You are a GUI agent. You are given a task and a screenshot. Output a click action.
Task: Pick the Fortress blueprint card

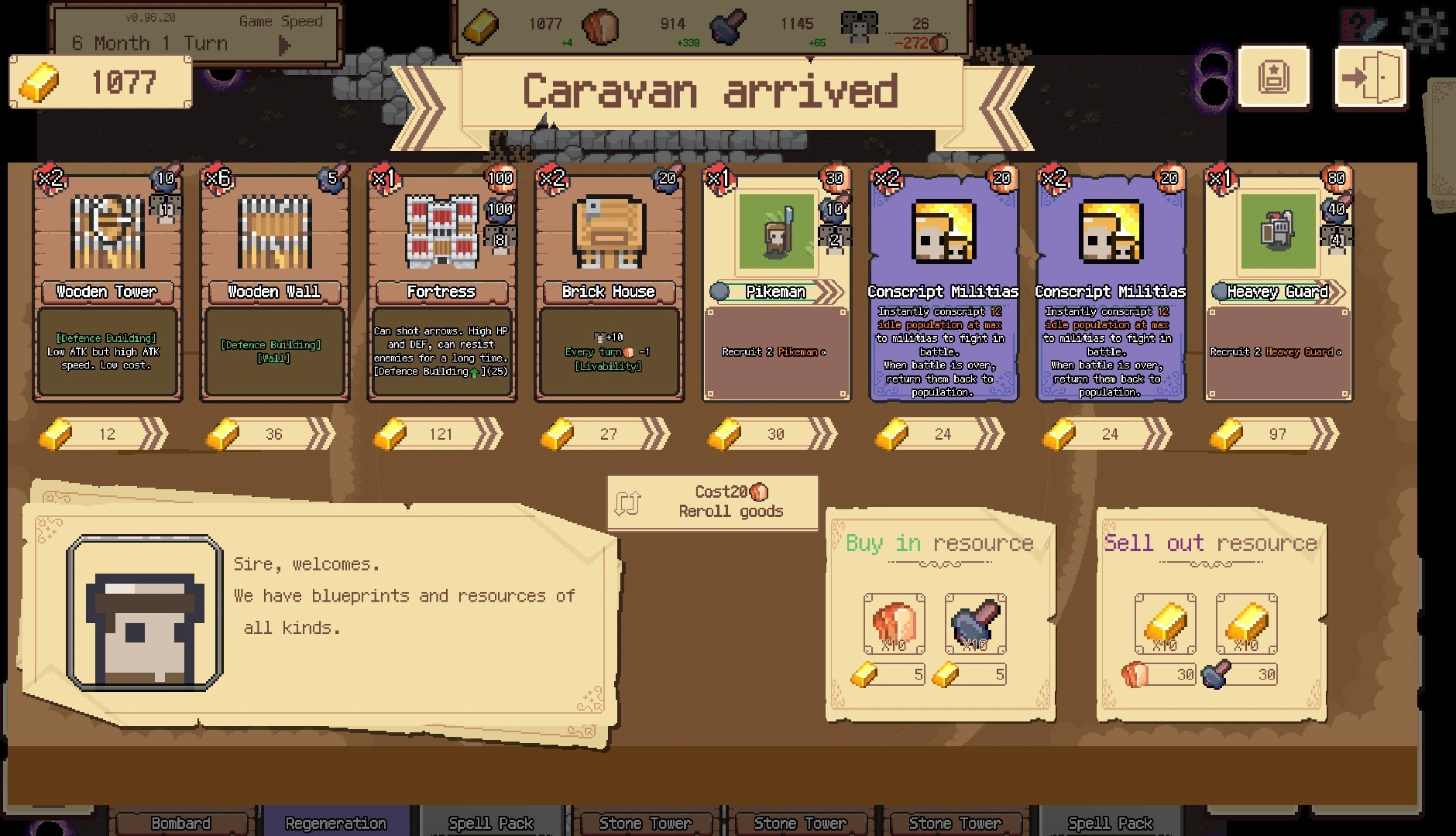[441, 285]
